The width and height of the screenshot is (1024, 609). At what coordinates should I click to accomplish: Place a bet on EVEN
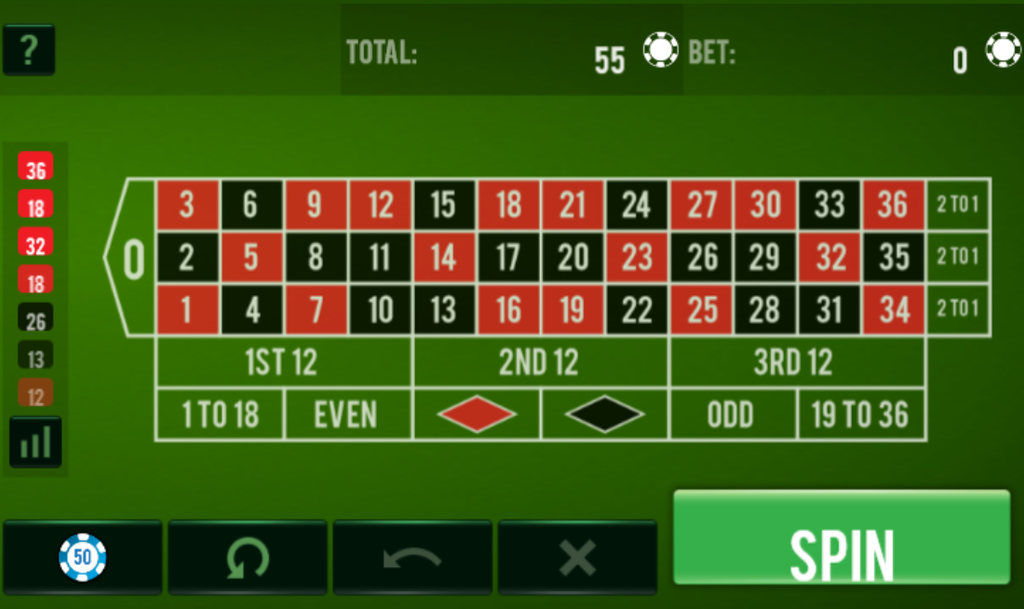coord(347,414)
